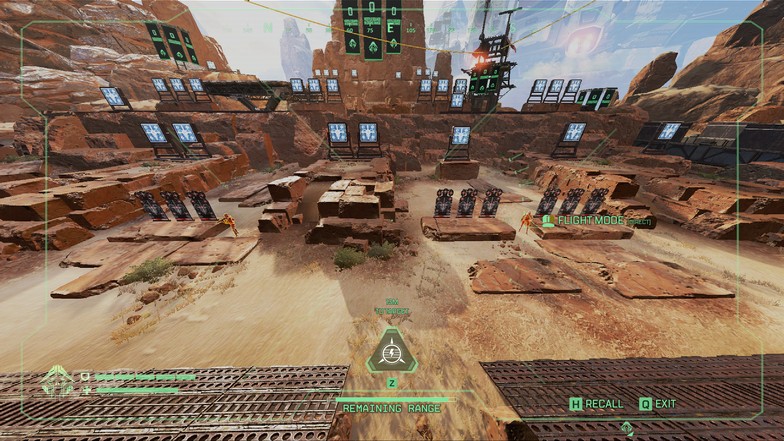784x441 pixels.
Task: Click the compass heading strip
Action: [372, 26]
